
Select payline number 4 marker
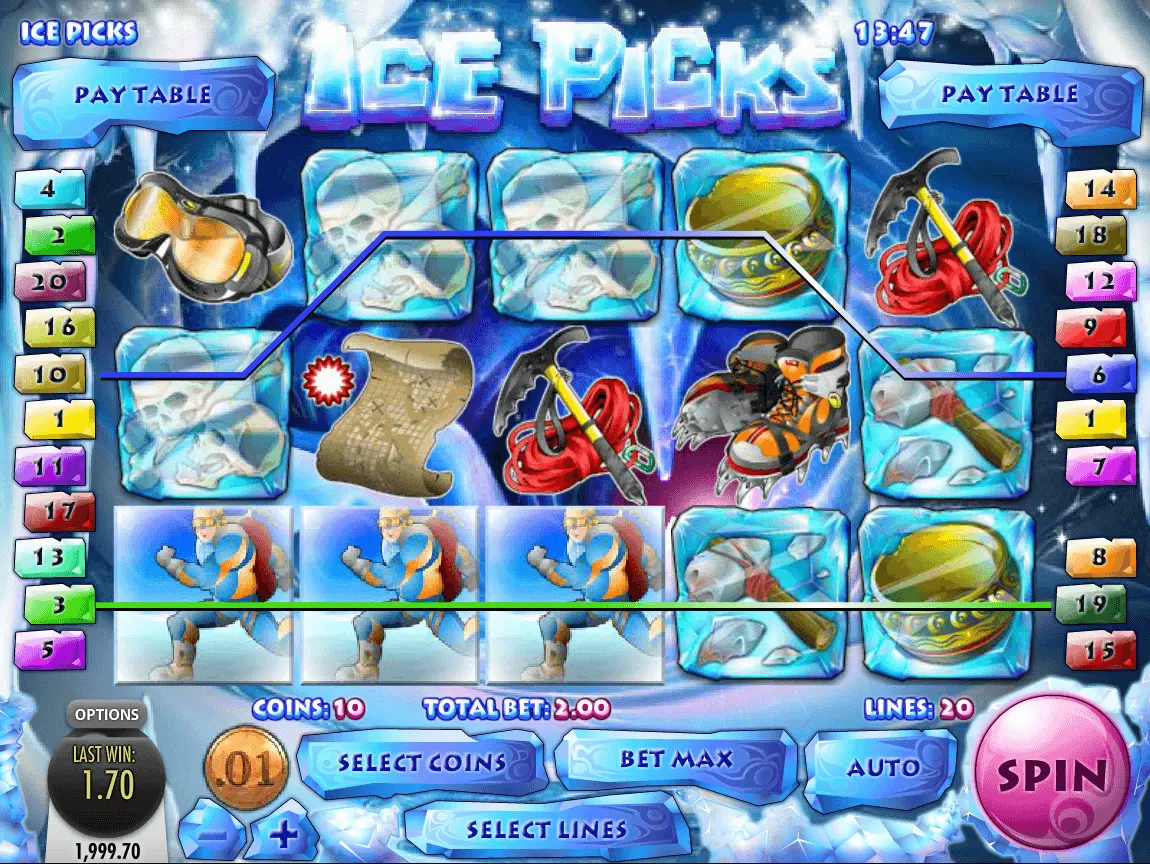[48, 189]
